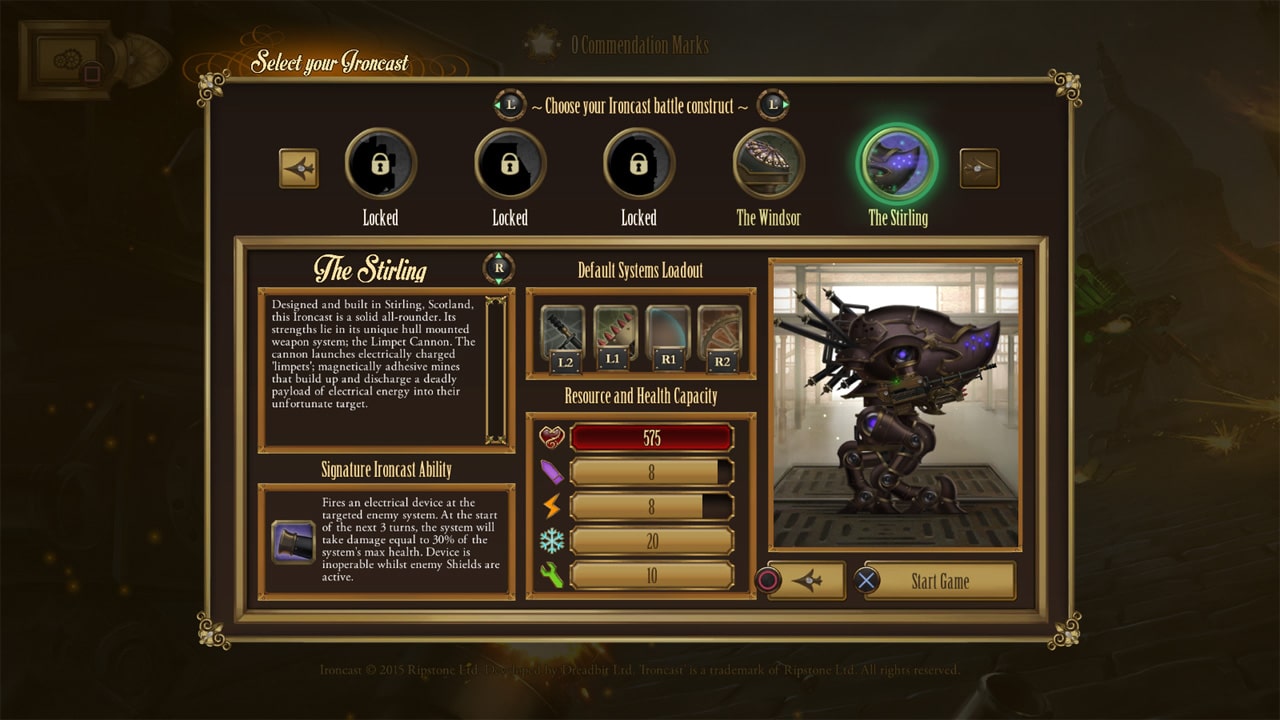Click the left arrow to browse previous Ironcasts

297,167
